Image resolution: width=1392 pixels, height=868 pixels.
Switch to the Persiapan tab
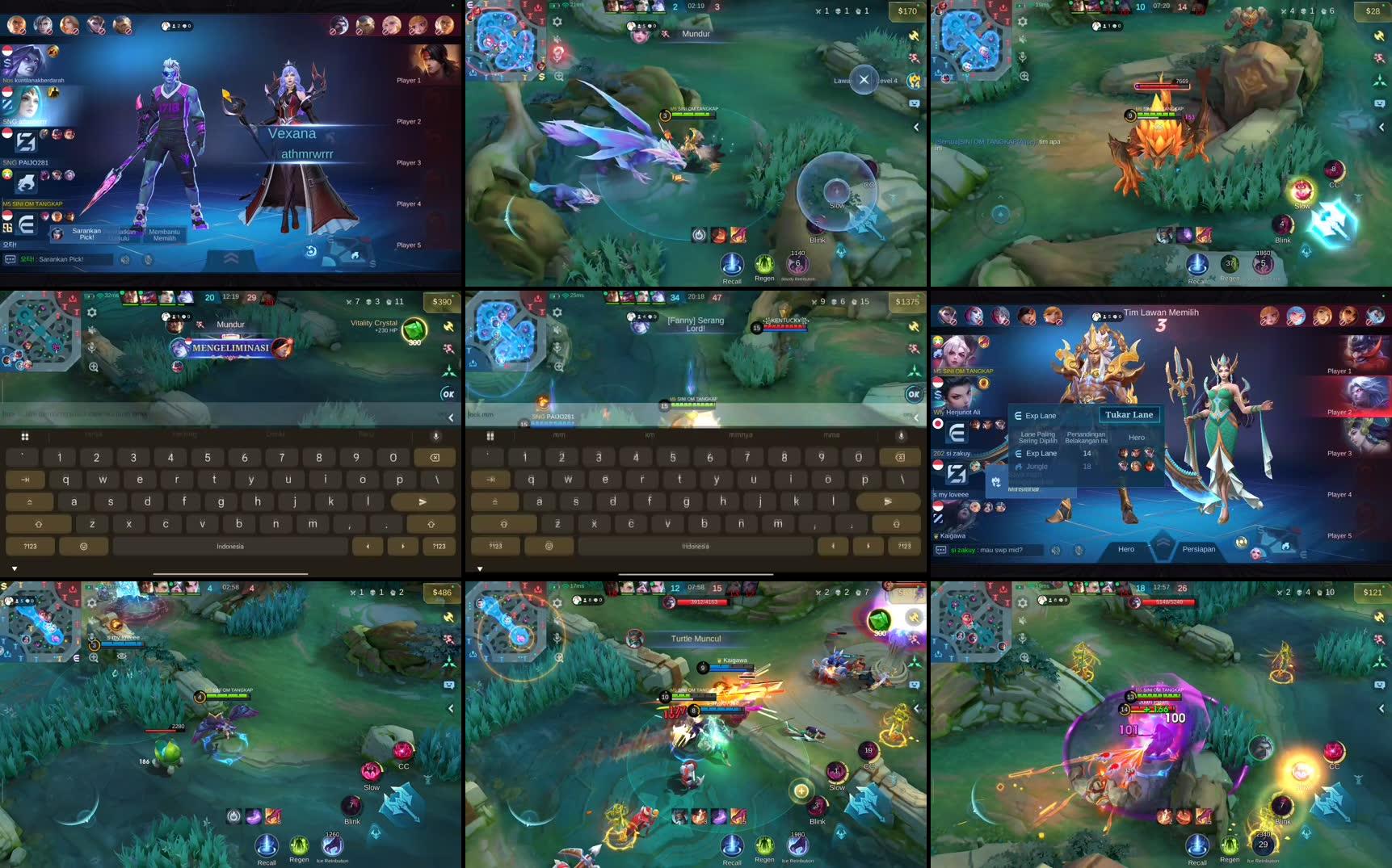[1194, 548]
